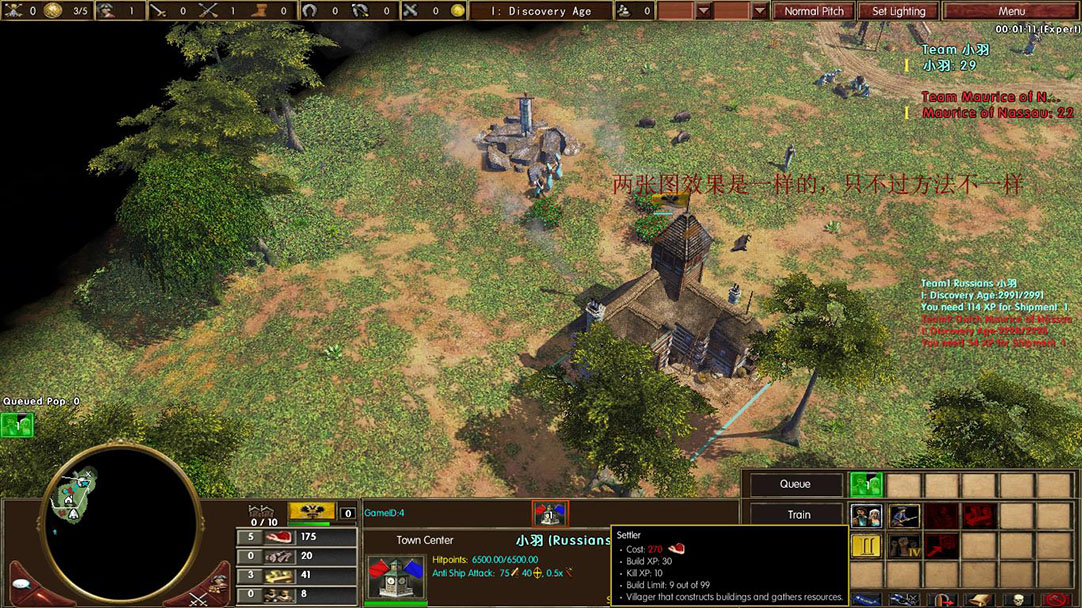
Task: Advance to Age II with the yellow icon
Action: (866, 546)
